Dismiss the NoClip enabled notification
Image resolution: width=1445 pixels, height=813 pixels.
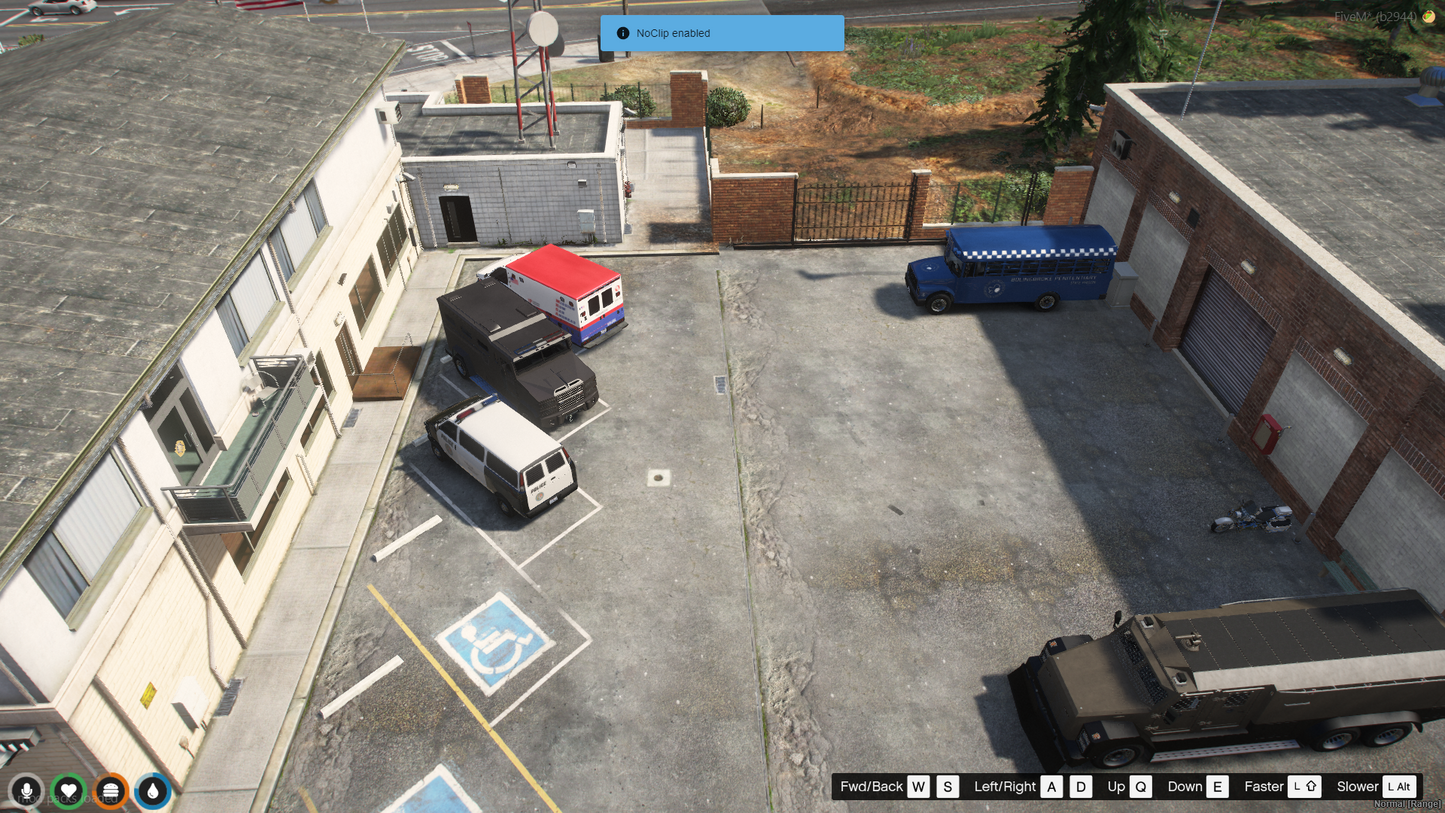pyautogui.click(x=721, y=33)
